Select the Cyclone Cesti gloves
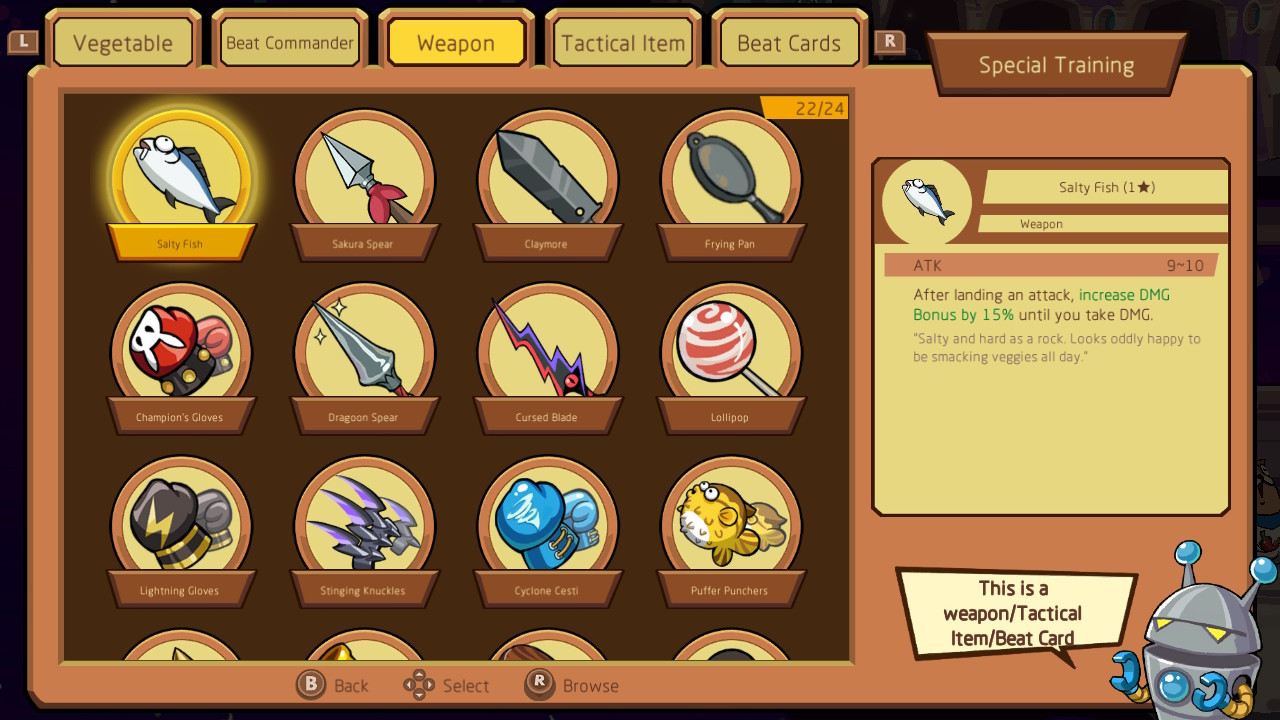The height and width of the screenshot is (720, 1280). pos(547,518)
